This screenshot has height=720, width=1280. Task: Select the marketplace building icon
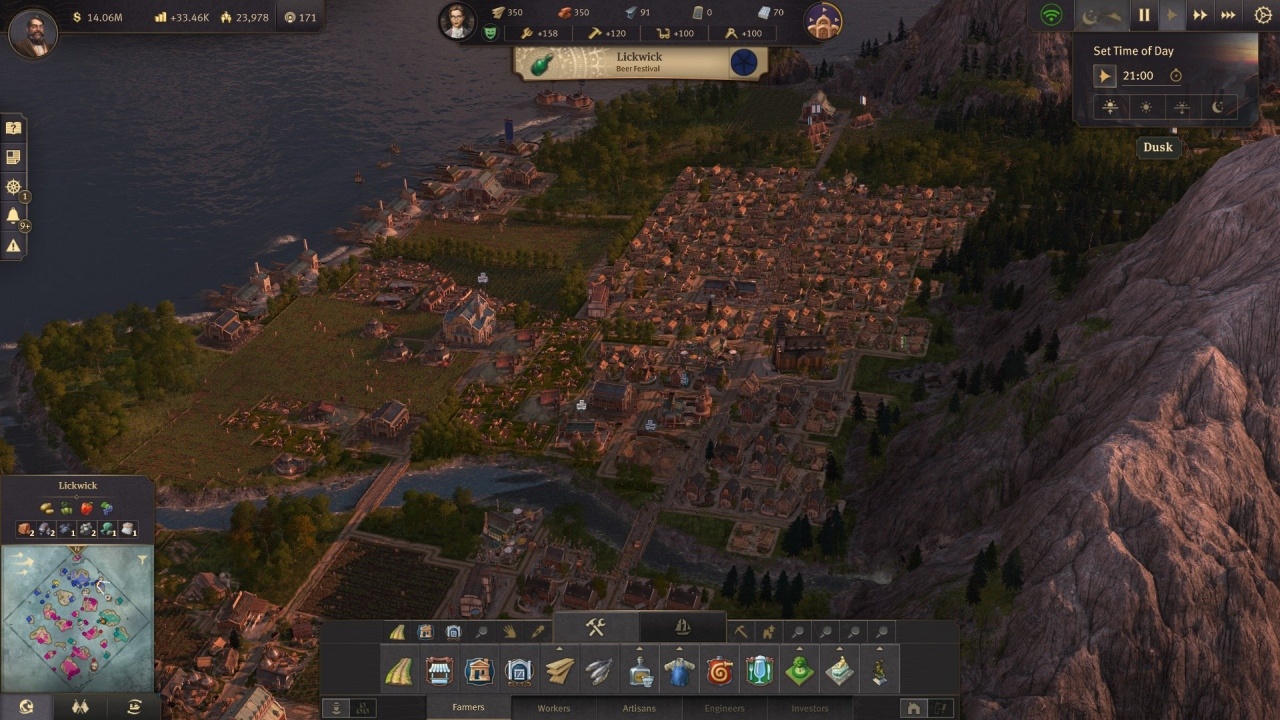click(x=439, y=670)
